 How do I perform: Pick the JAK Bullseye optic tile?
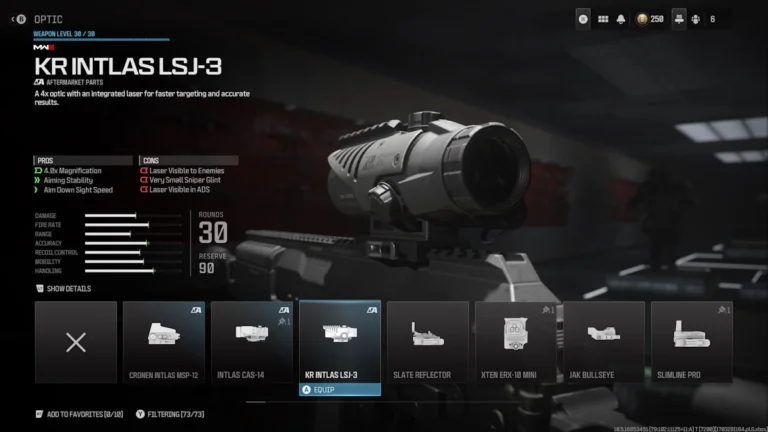tap(604, 342)
